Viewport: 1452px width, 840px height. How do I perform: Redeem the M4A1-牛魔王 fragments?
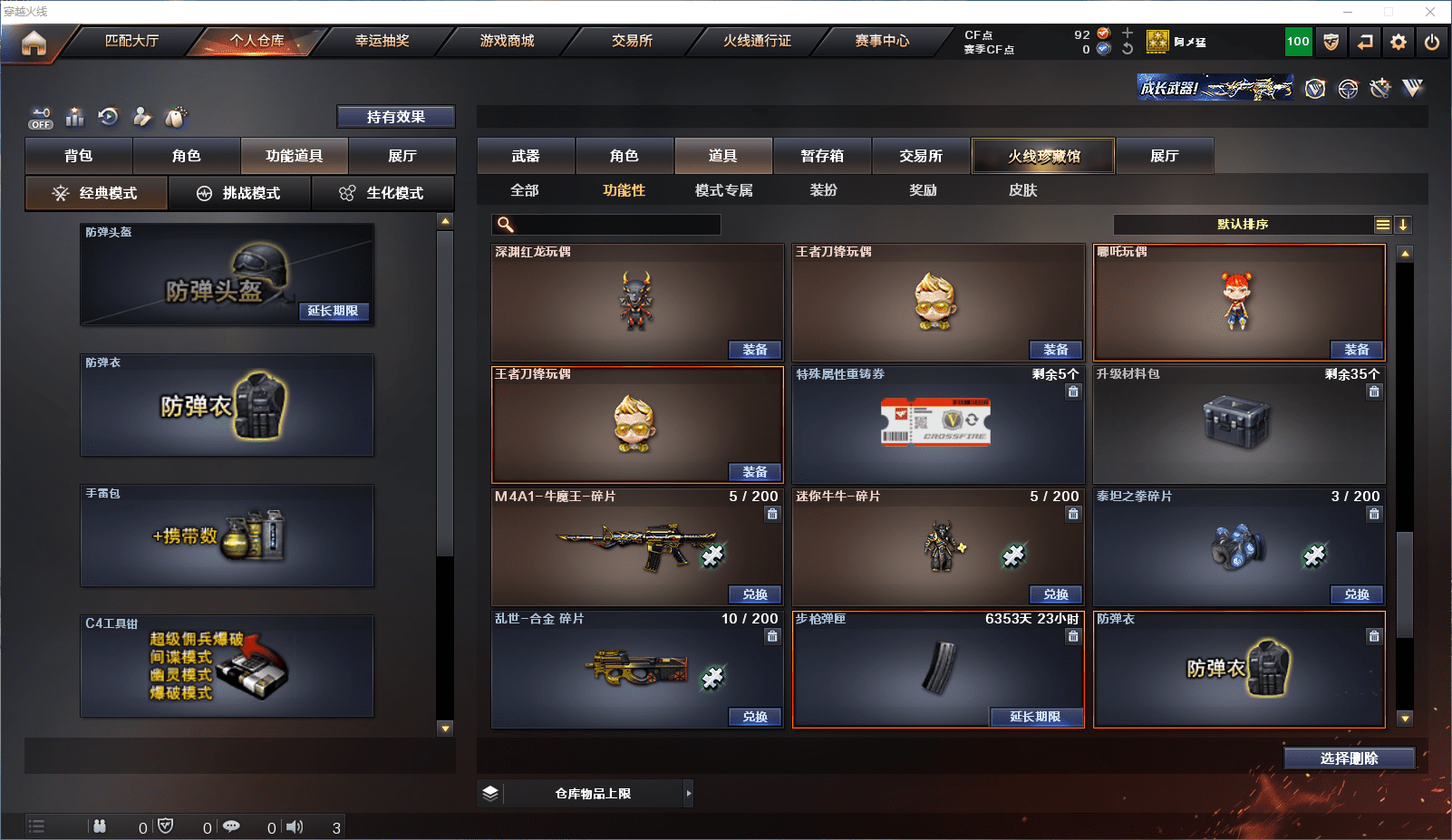754,594
